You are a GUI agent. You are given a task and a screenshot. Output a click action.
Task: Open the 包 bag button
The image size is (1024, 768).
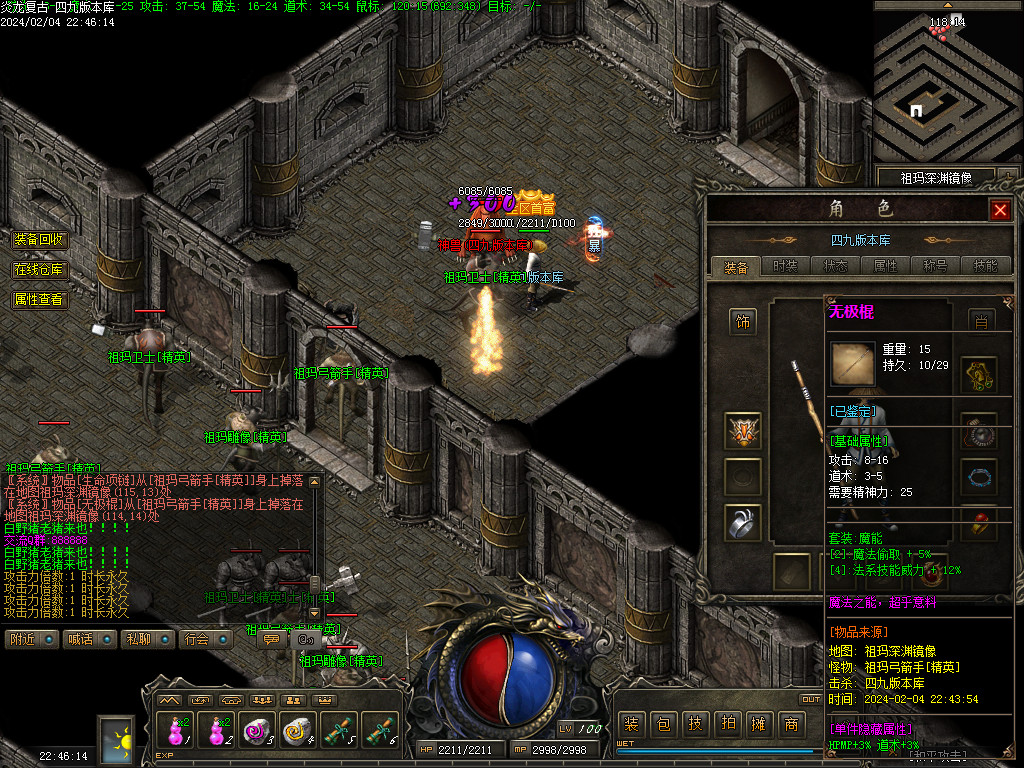pyautogui.click(x=664, y=724)
